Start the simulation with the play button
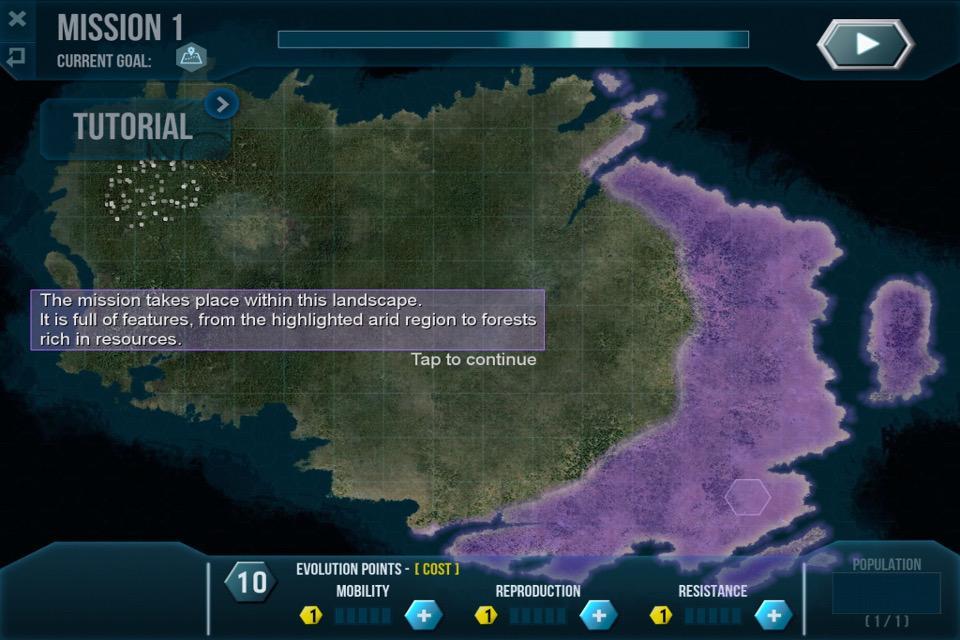This screenshot has height=640, width=960. (x=865, y=44)
